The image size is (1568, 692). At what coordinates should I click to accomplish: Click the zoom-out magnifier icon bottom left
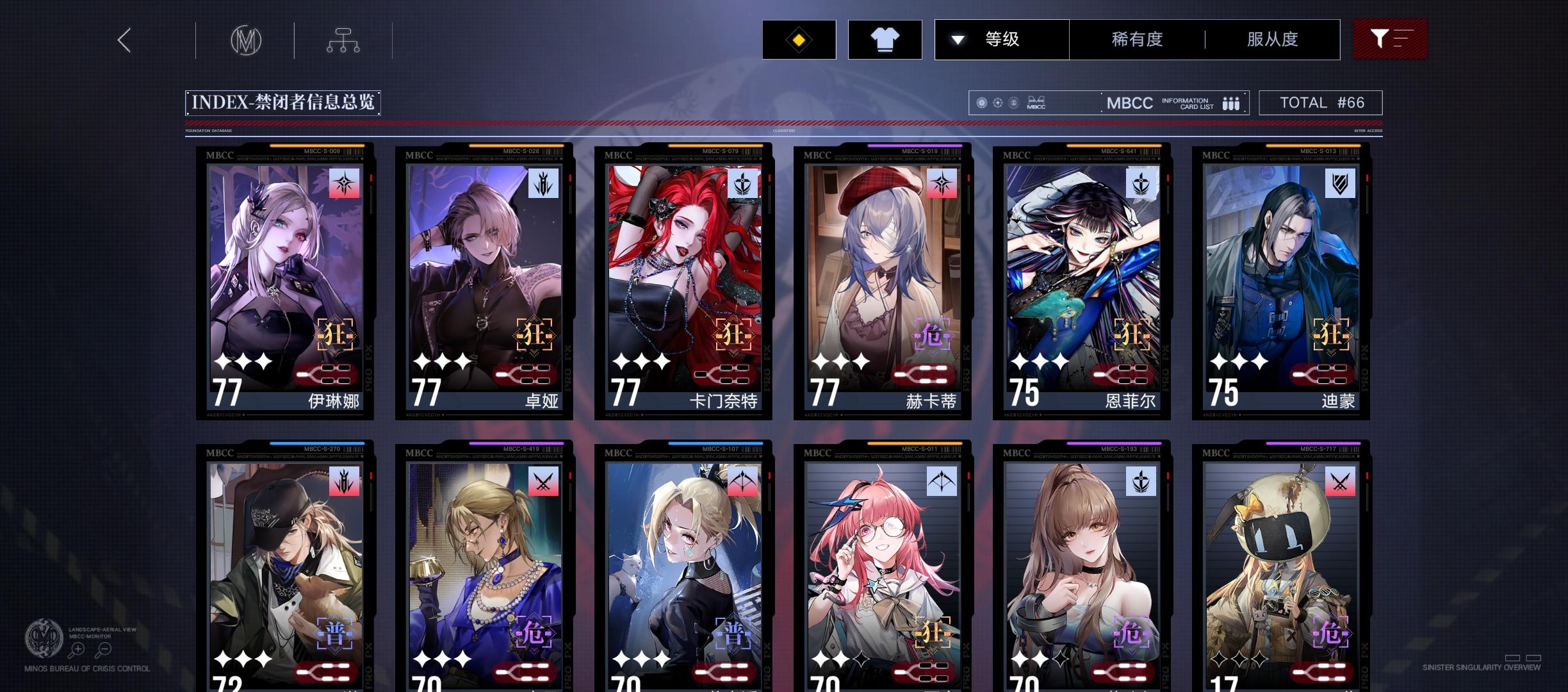pos(103,648)
